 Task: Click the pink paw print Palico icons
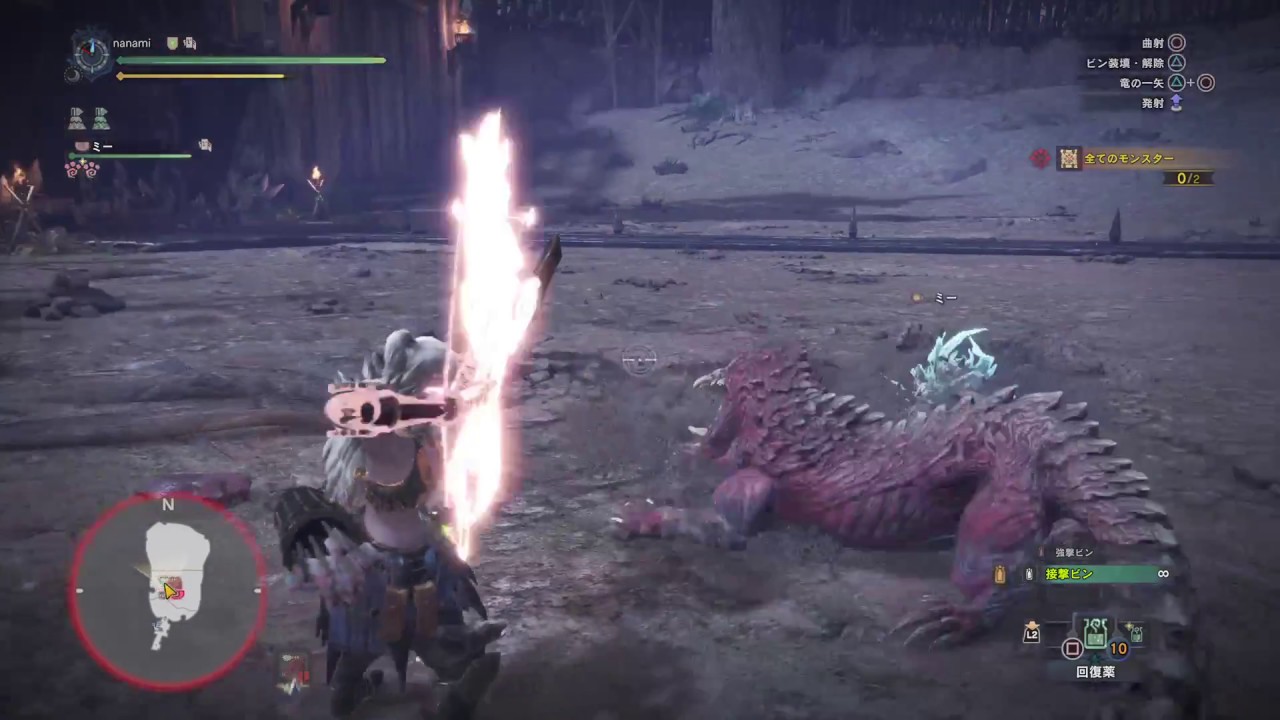pos(81,170)
